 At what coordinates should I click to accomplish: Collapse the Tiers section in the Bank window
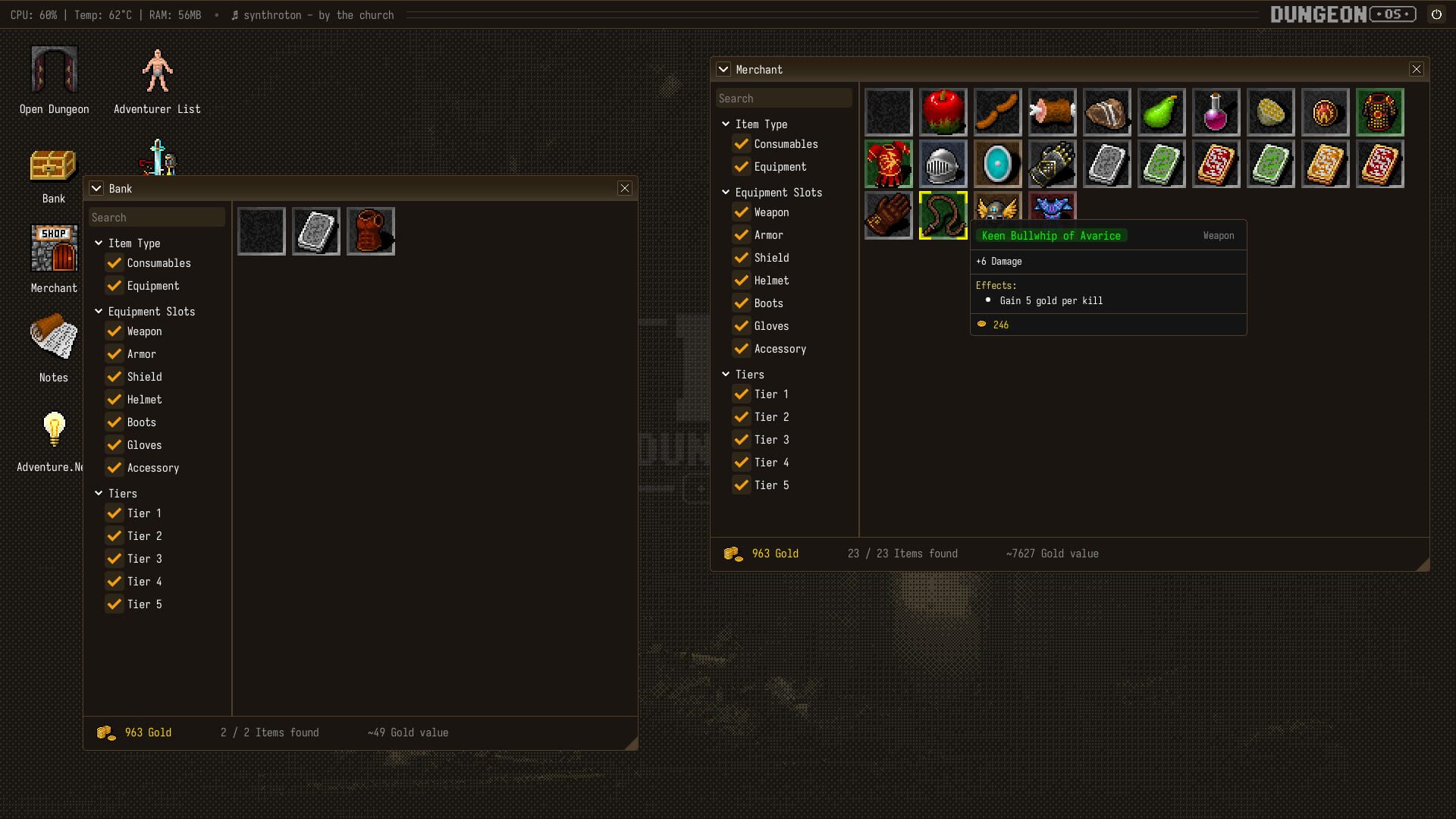coord(98,493)
